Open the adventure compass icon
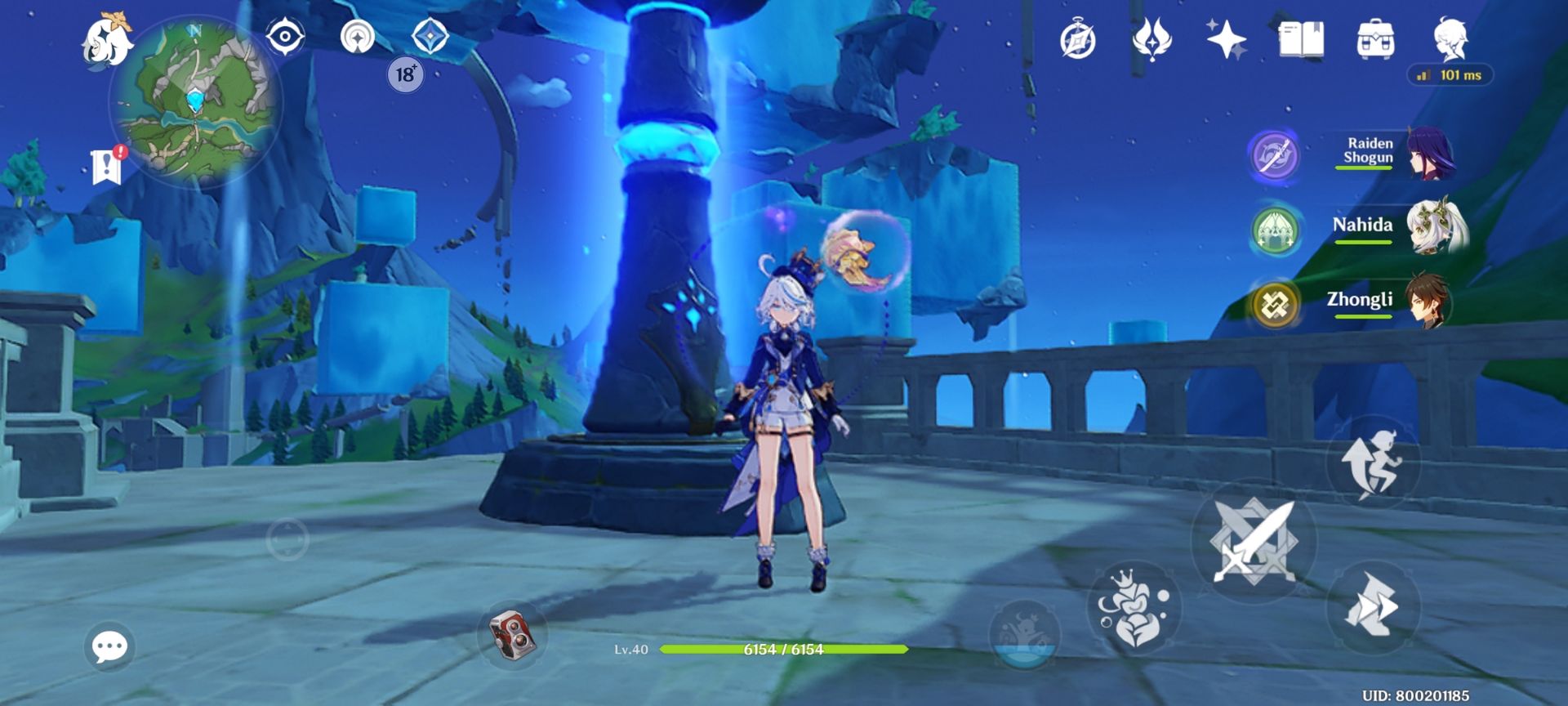This screenshot has width=1568, height=706. pos(1077,40)
